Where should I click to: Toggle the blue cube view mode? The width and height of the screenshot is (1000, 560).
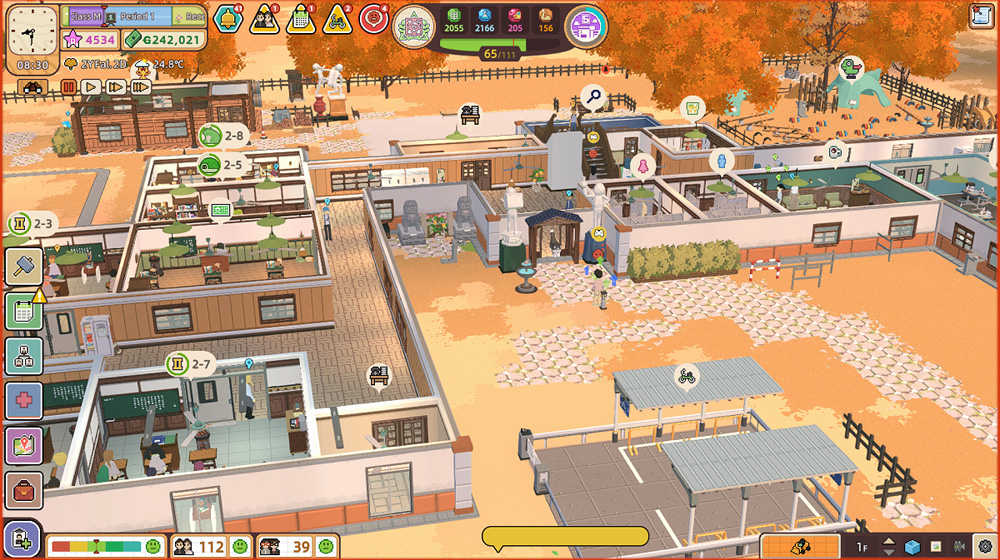pyautogui.click(x=912, y=547)
